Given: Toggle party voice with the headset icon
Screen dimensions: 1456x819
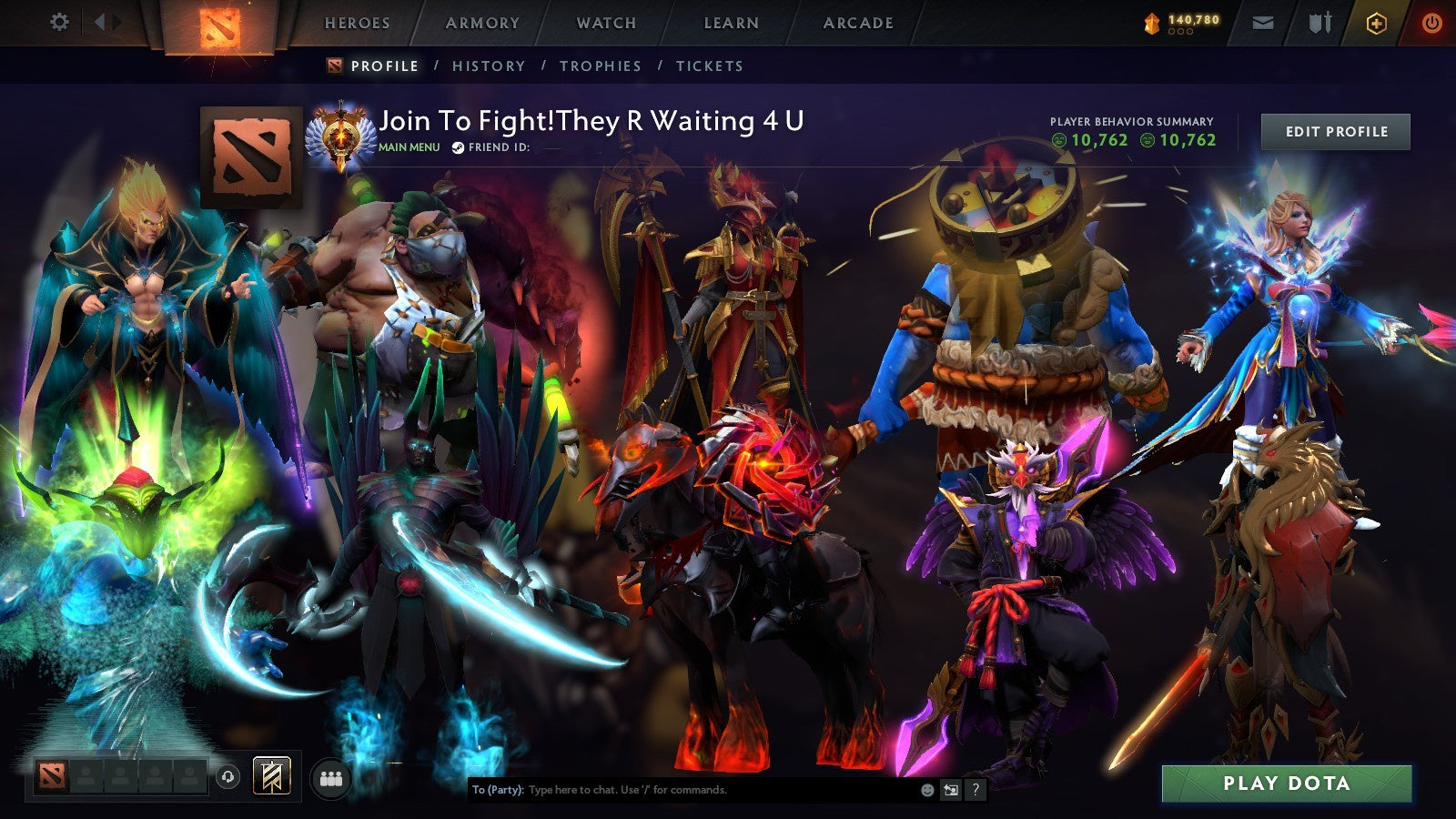Looking at the screenshot, I should tap(227, 779).
